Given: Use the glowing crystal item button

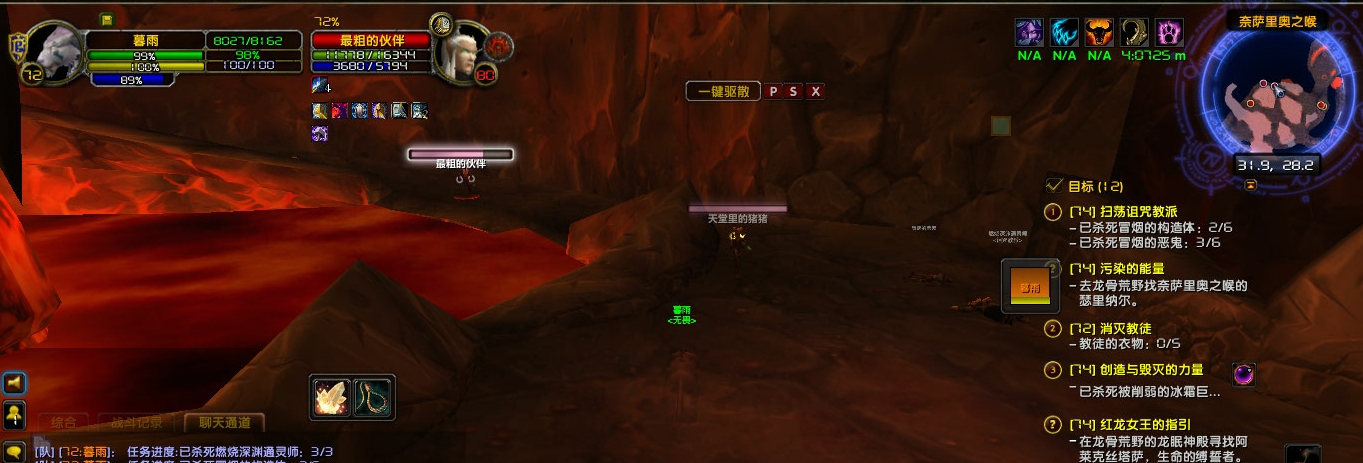Looking at the screenshot, I should click(x=330, y=397).
